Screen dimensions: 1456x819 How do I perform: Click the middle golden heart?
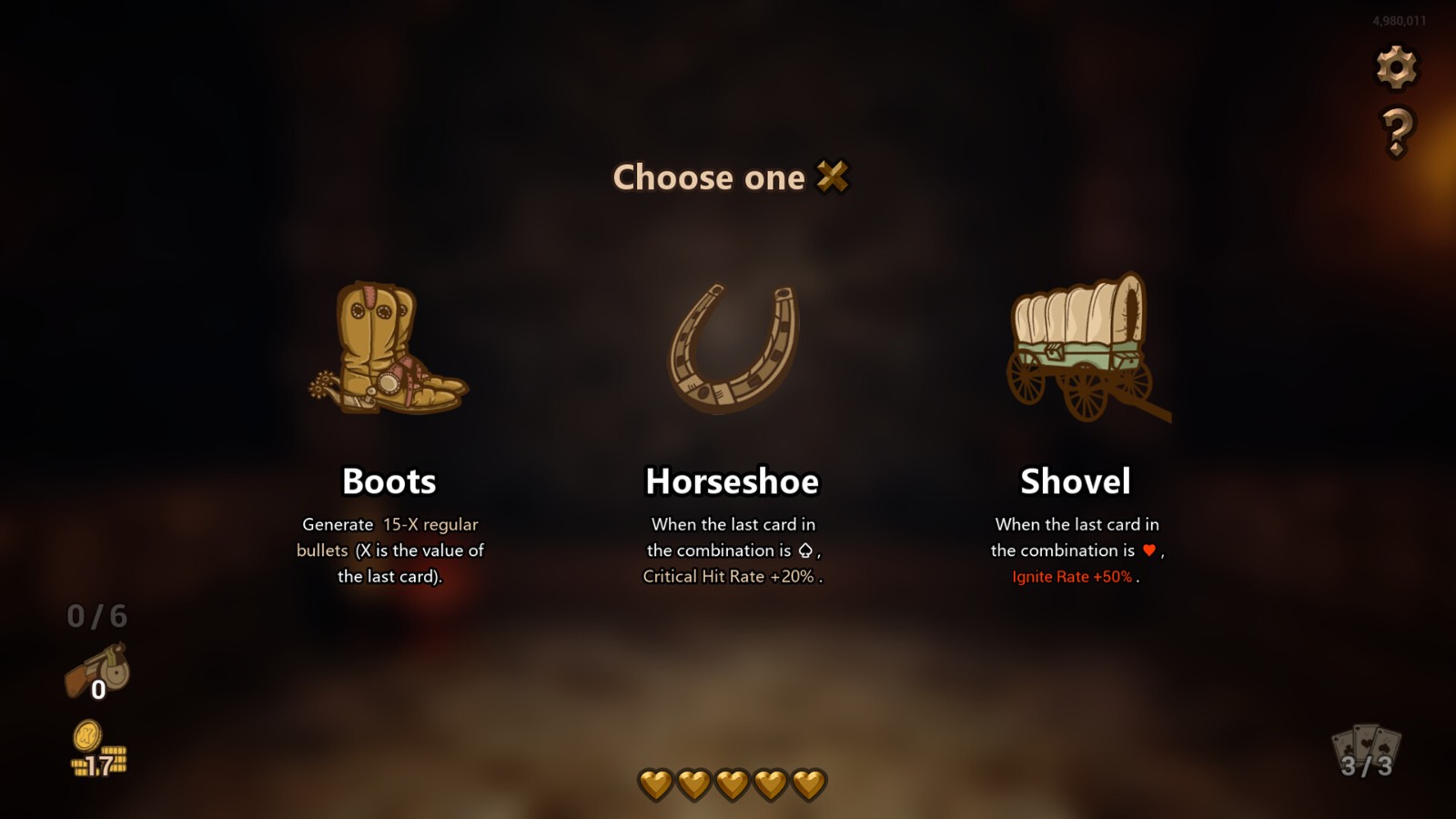click(730, 784)
